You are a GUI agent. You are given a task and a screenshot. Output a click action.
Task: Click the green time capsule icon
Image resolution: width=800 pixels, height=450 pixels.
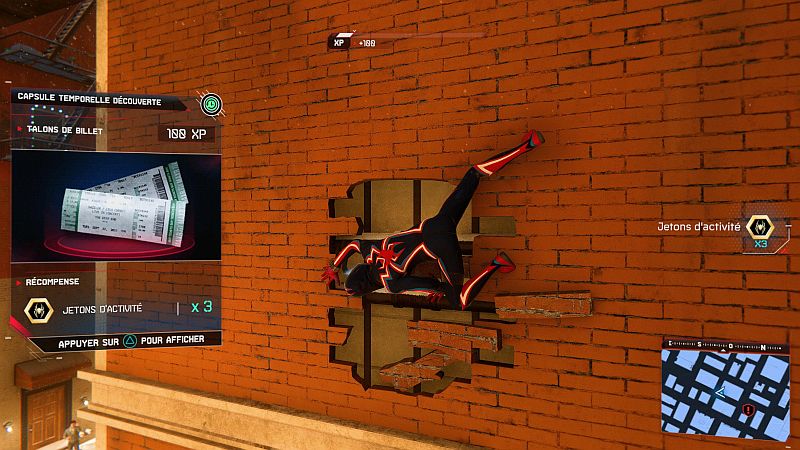210,103
